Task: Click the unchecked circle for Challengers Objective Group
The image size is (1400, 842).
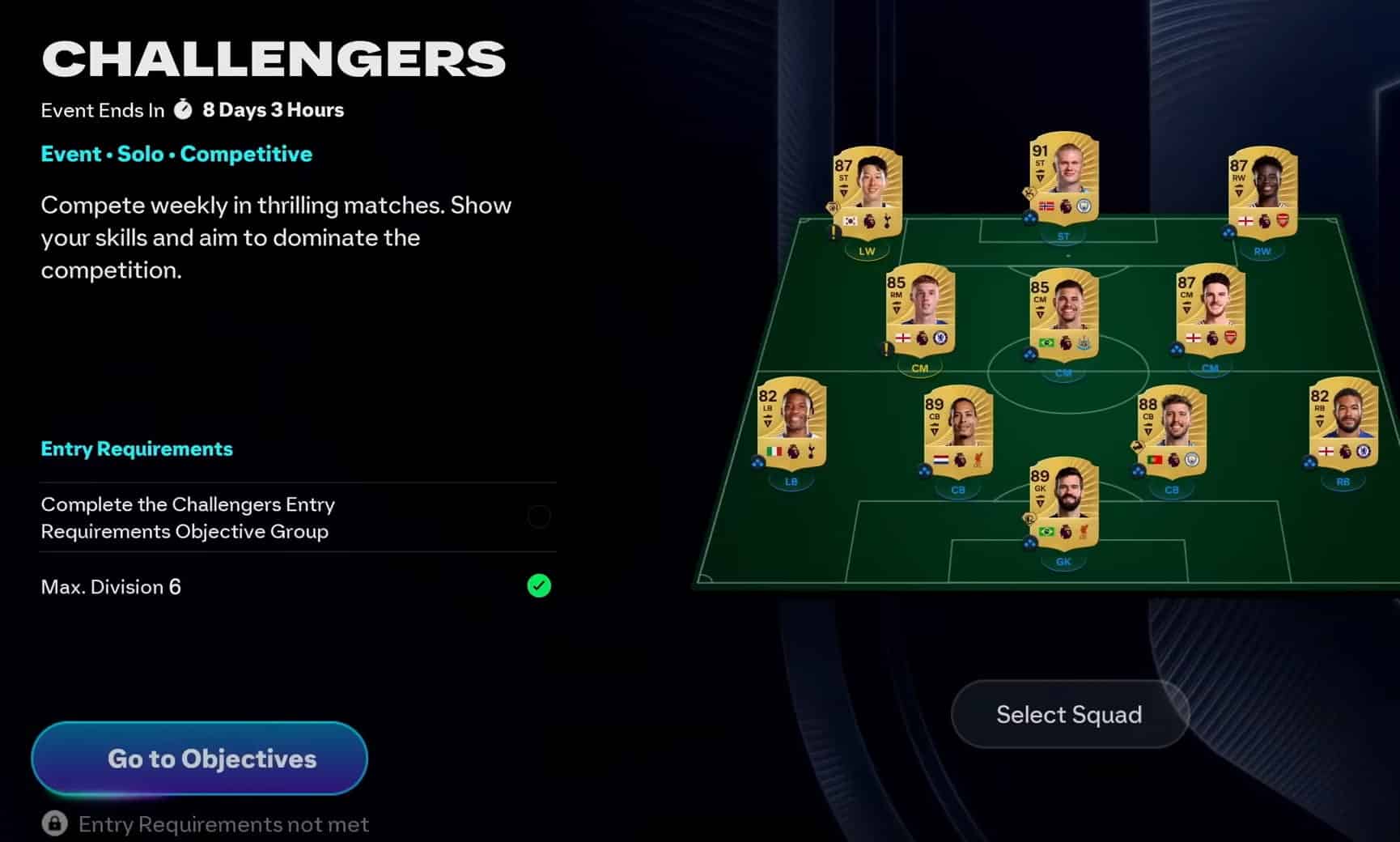Action: pyautogui.click(x=539, y=517)
